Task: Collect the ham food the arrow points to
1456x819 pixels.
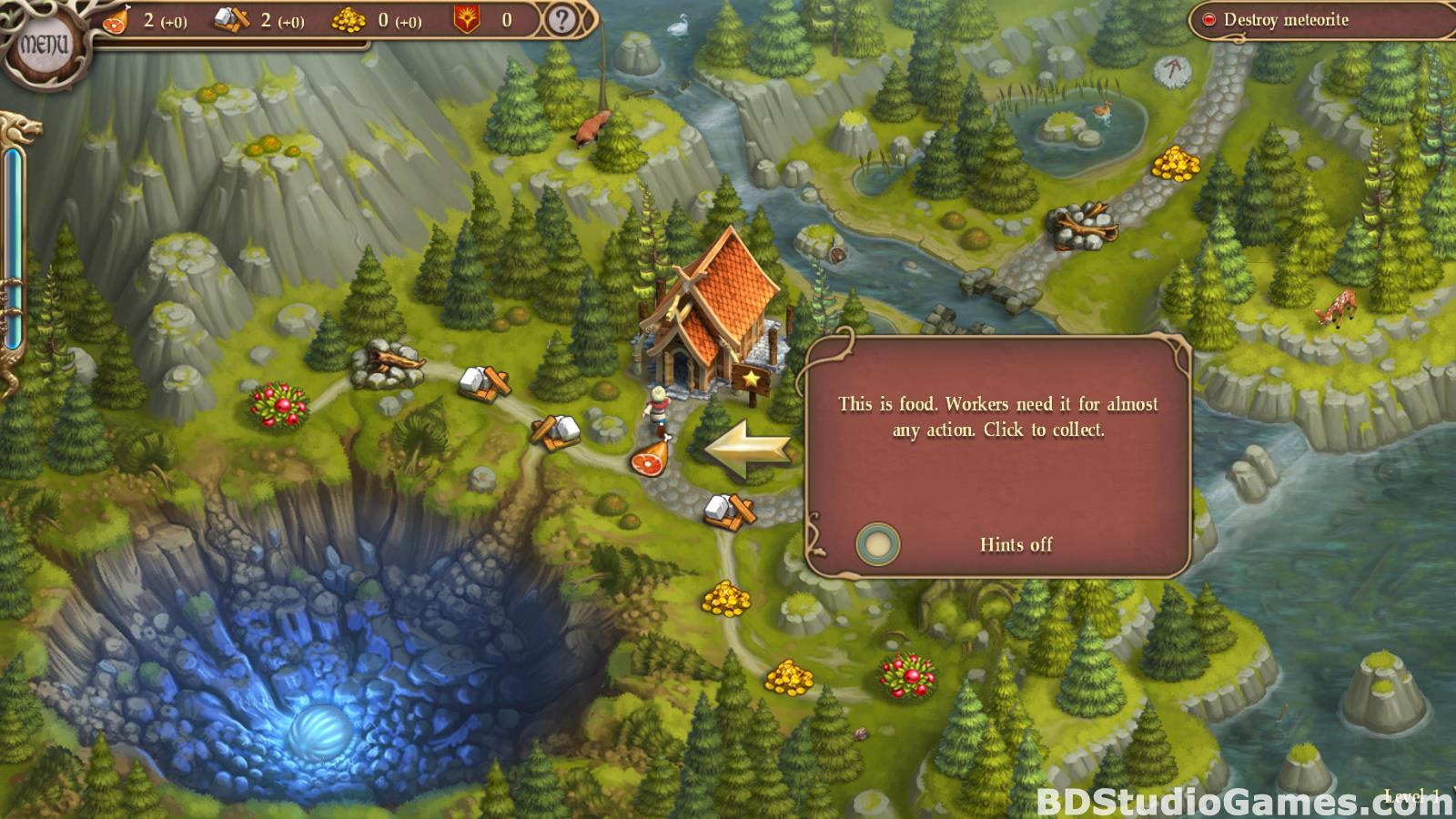Action: [x=652, y=457]
